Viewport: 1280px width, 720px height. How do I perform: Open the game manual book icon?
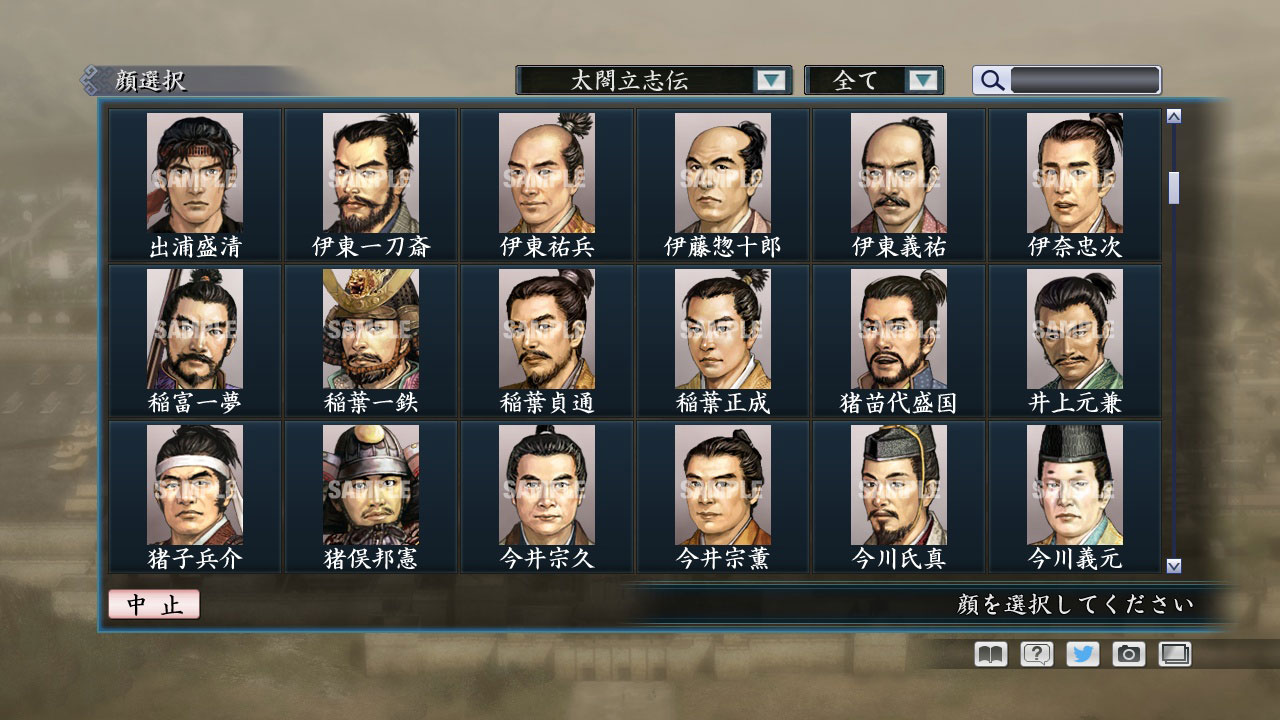point(988,654)
